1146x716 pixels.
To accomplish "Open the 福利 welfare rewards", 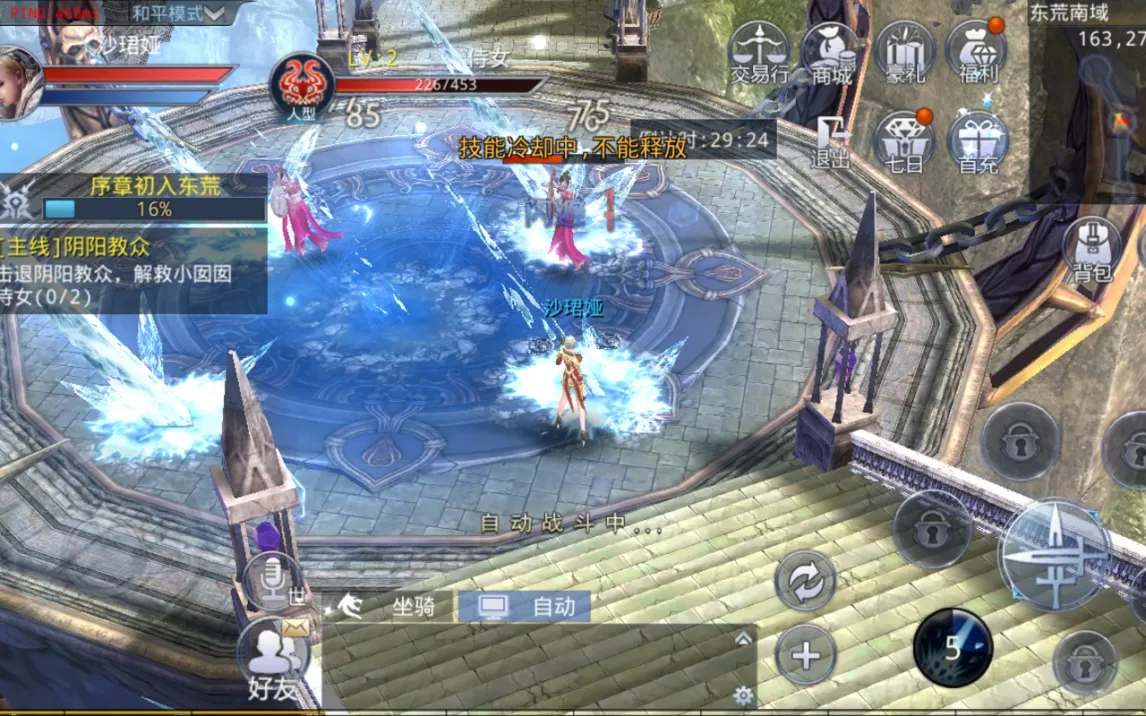I will coord(975,54).
